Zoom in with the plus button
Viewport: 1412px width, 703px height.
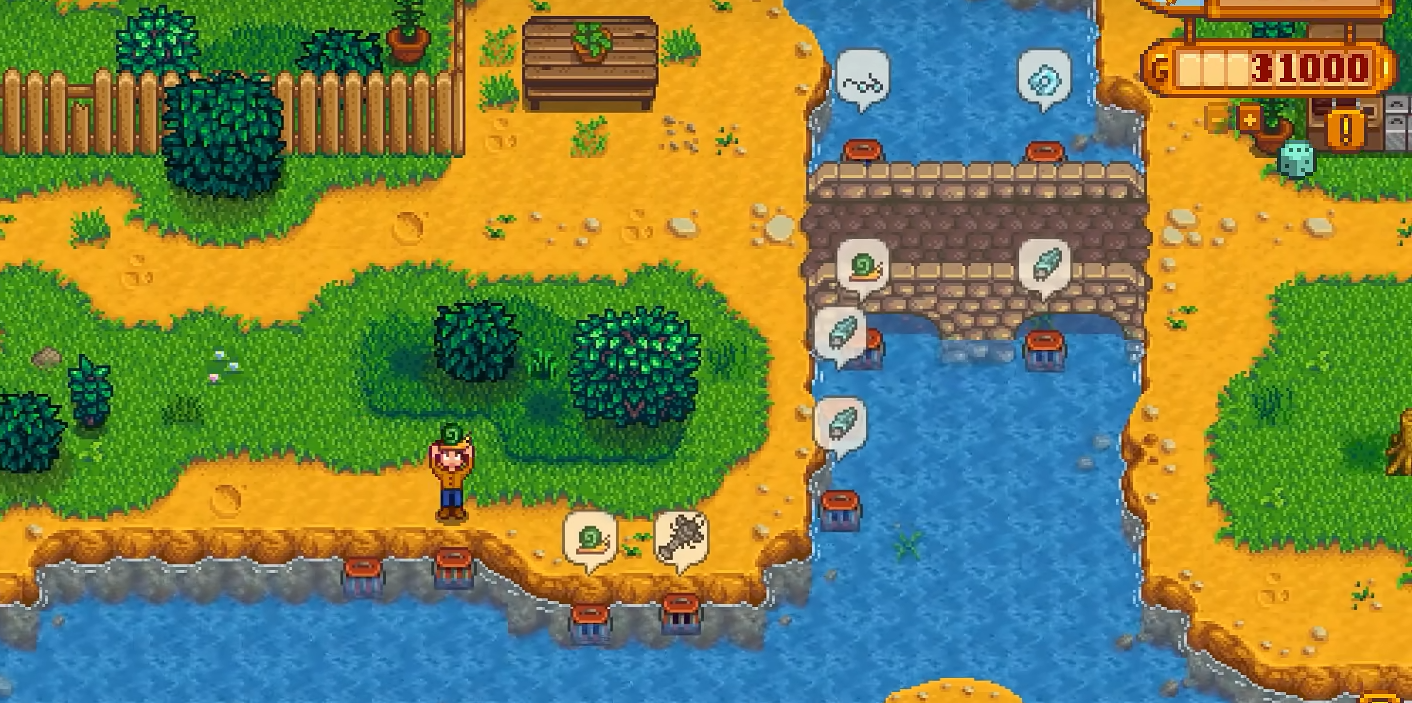[x=1250, y=120]
